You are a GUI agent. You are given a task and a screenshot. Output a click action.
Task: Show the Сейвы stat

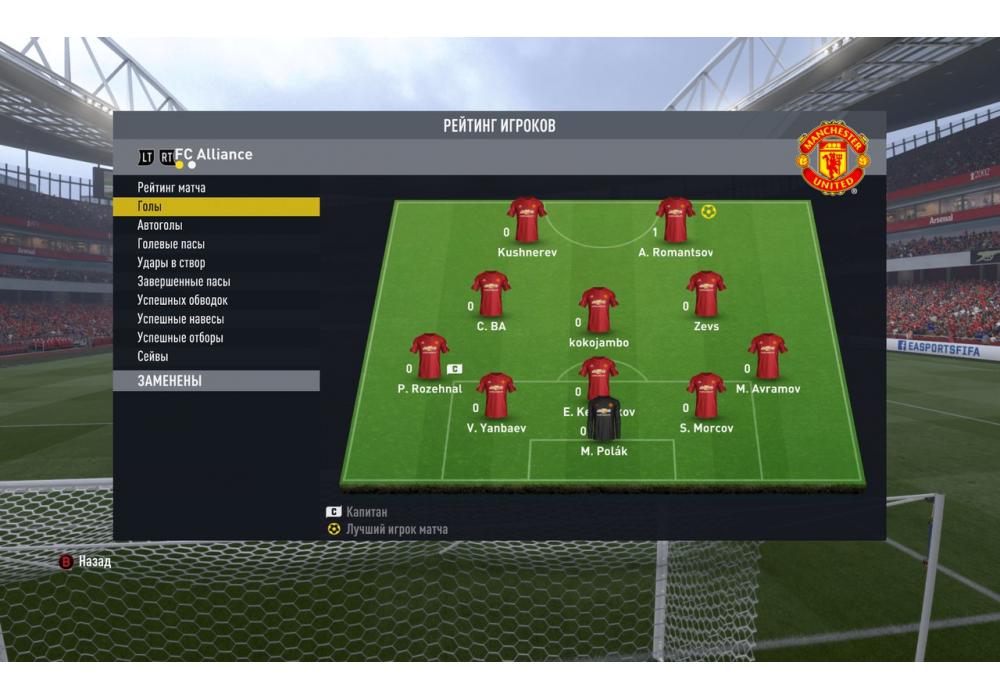point(153,357)
